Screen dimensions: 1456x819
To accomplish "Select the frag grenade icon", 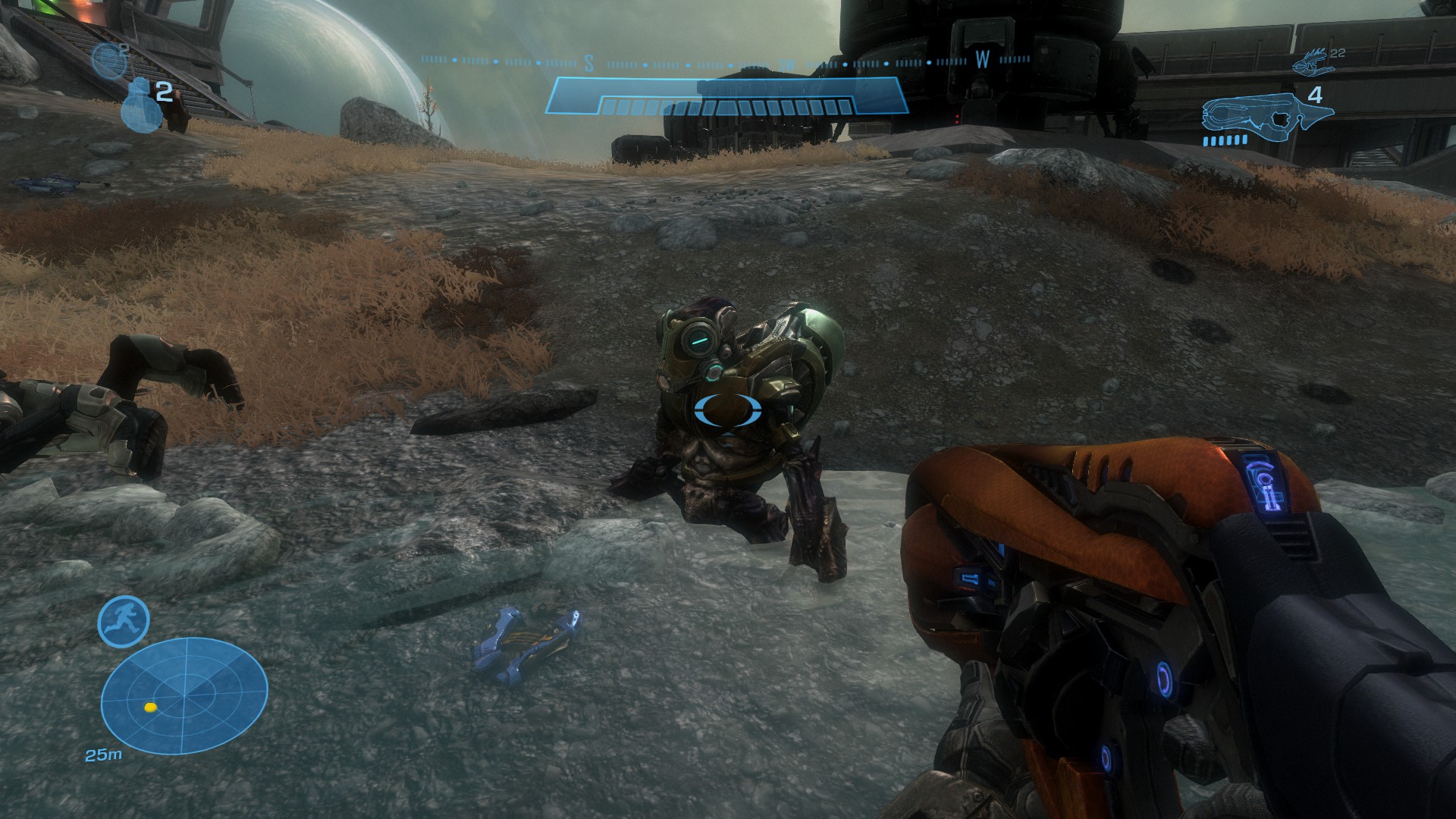I will (136, 102).
